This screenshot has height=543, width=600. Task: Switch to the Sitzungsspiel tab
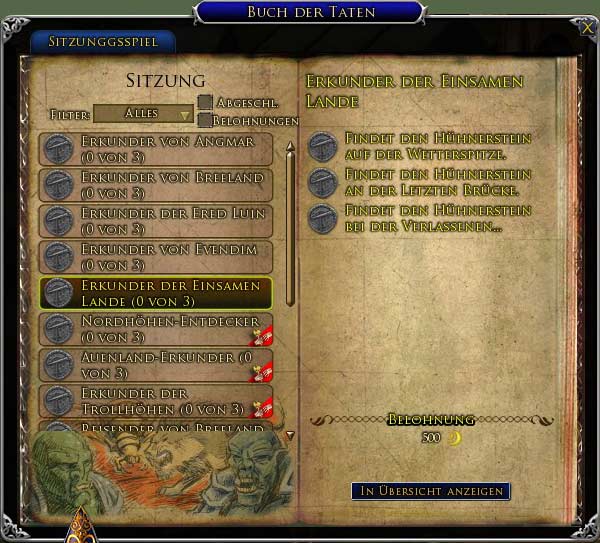click(x=104, y=42)
